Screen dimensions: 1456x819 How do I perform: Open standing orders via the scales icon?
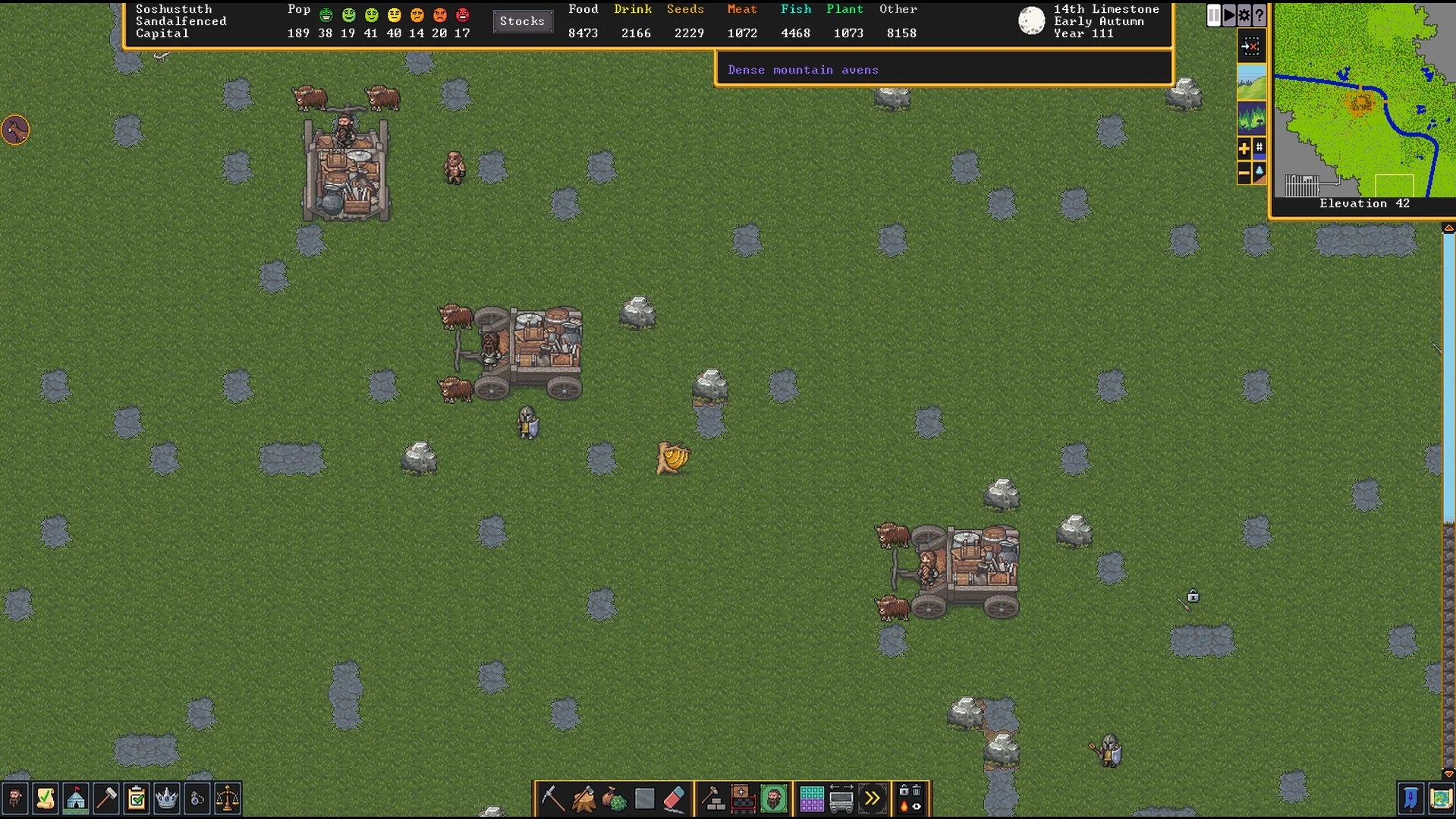click(228, 799)
